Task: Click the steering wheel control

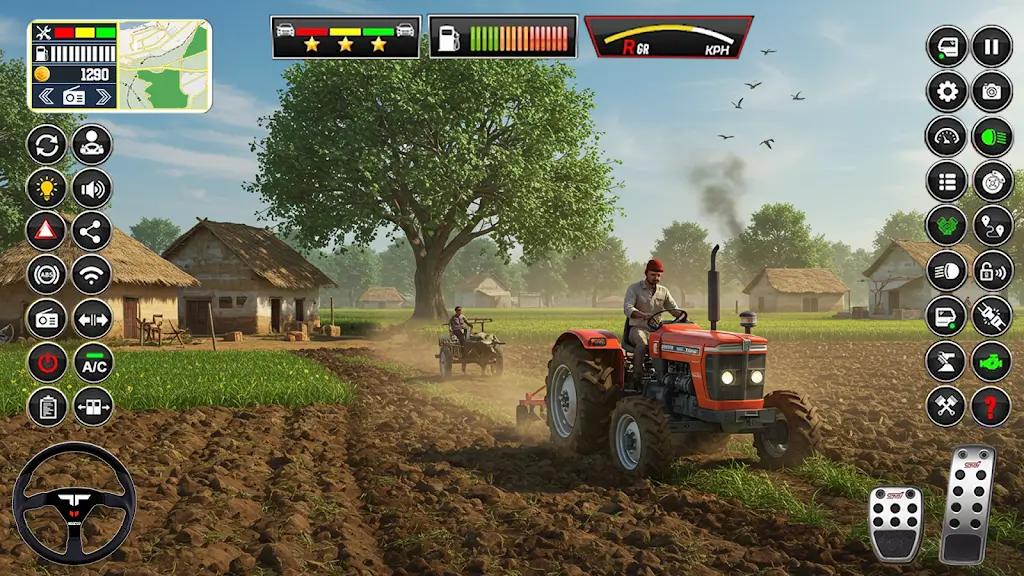Action: pyautogui.click(x=74, y=503)
